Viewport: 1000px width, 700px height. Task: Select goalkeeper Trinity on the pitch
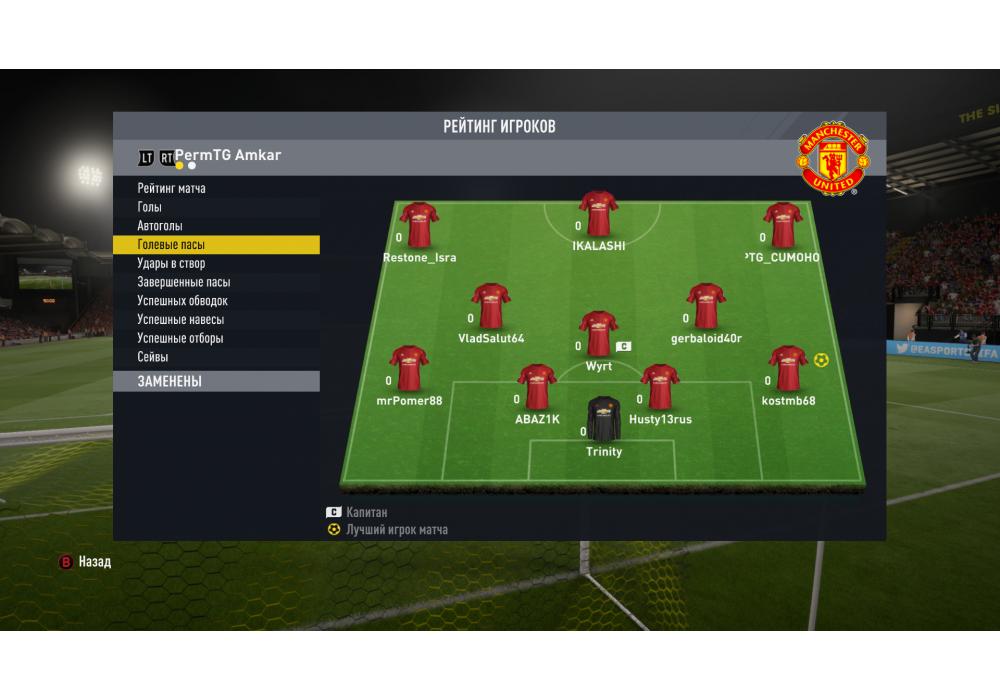(x=603, y=420)
